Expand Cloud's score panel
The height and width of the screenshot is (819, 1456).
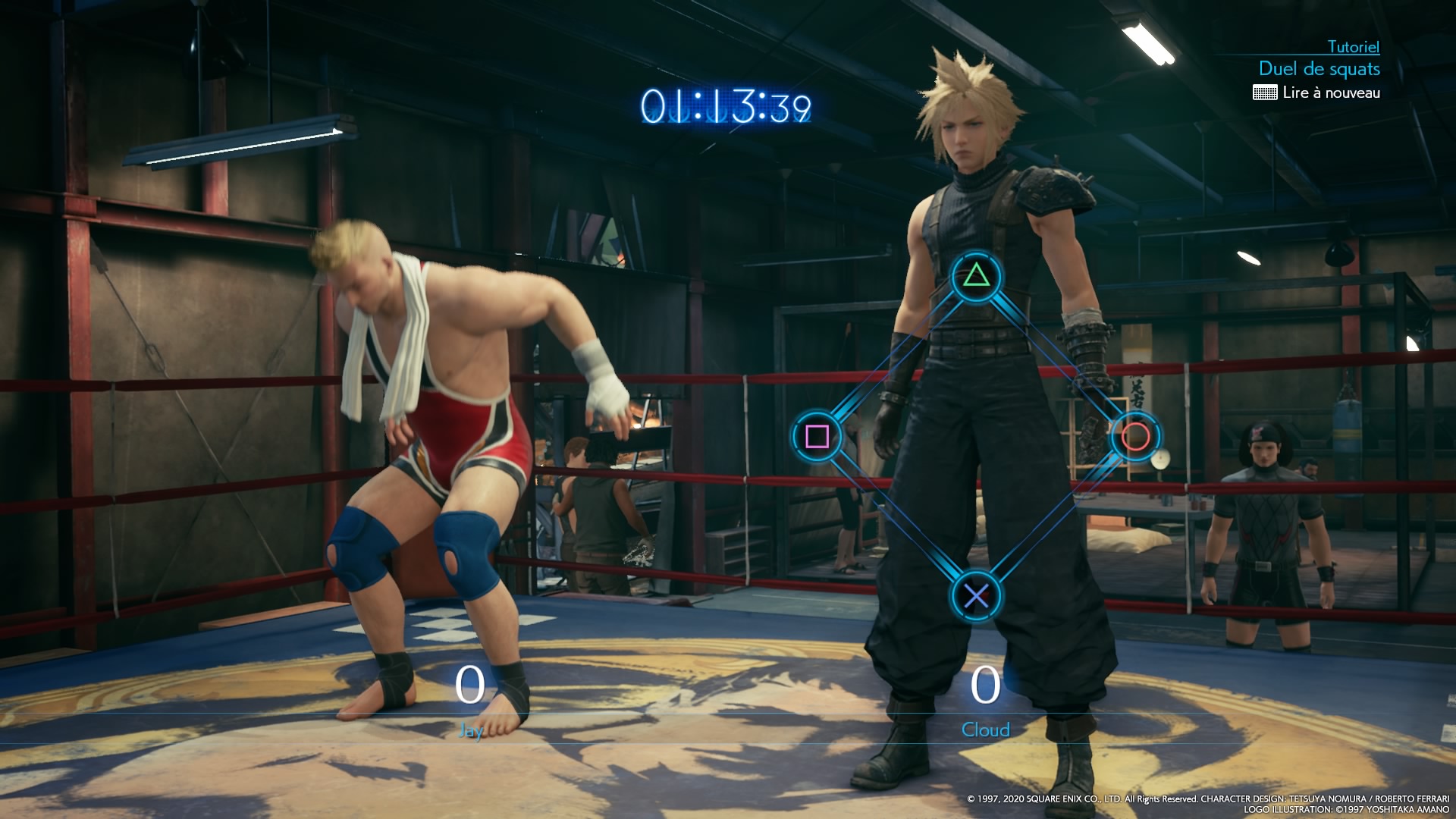984,705
